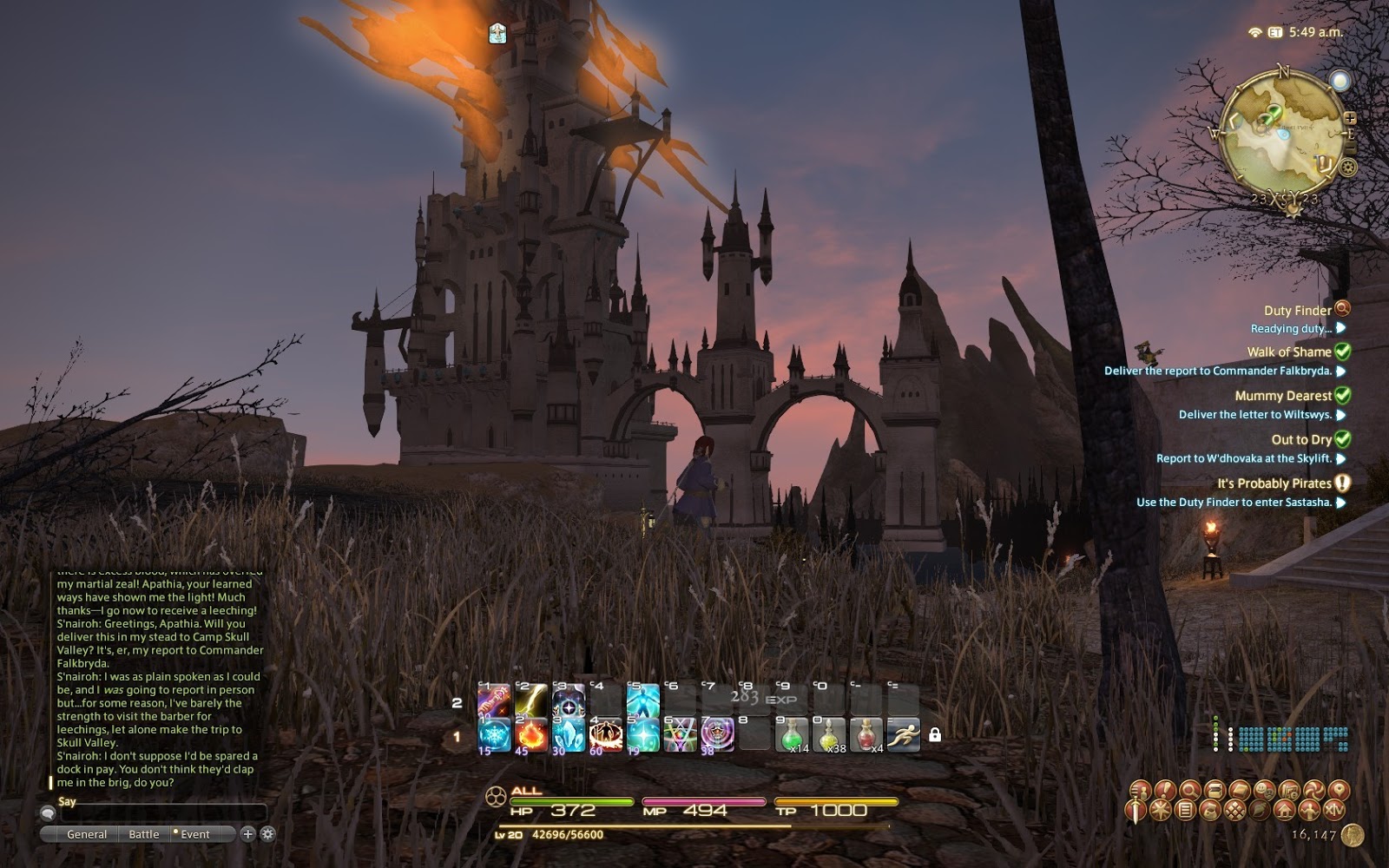Expand the Readying duty arrow under Duty Finder
Screen dimensions: 1389x868
pos(1340,329)
